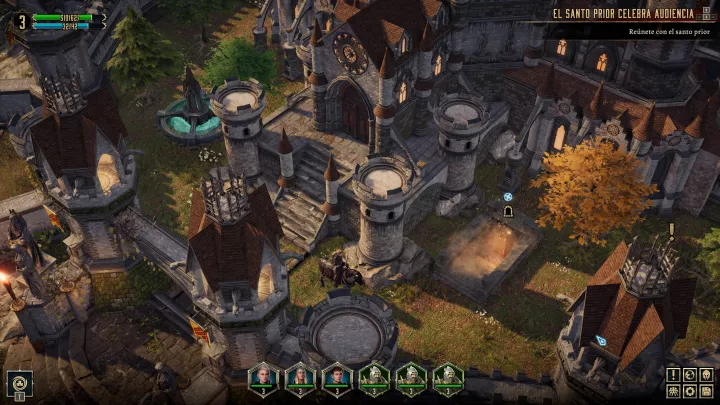Open settings with the gear icon
This screenshot has height=405, width=720.
(690, 390)
